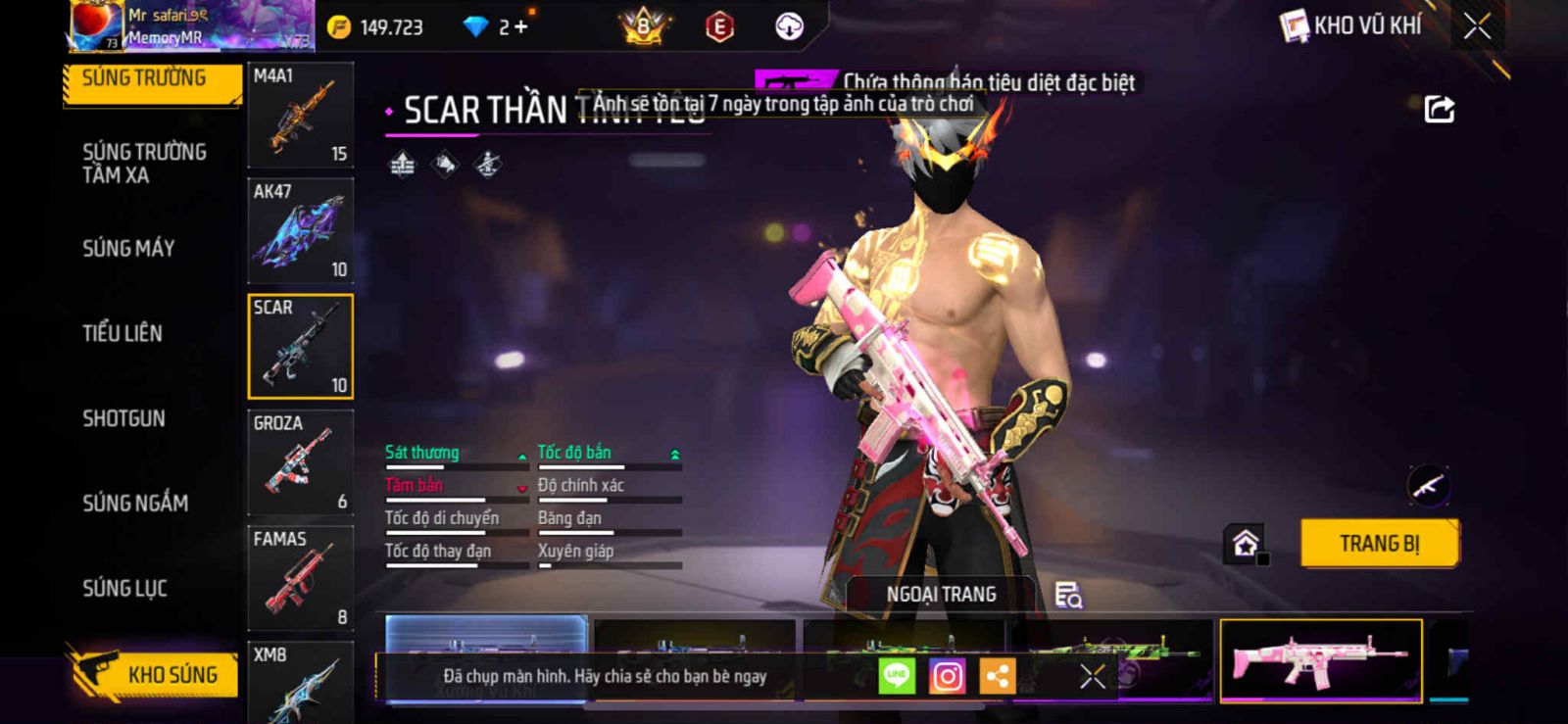Select the M4A1 weapon tile
The width and height of the screenshot is (1568, 724).
[300, 116]
